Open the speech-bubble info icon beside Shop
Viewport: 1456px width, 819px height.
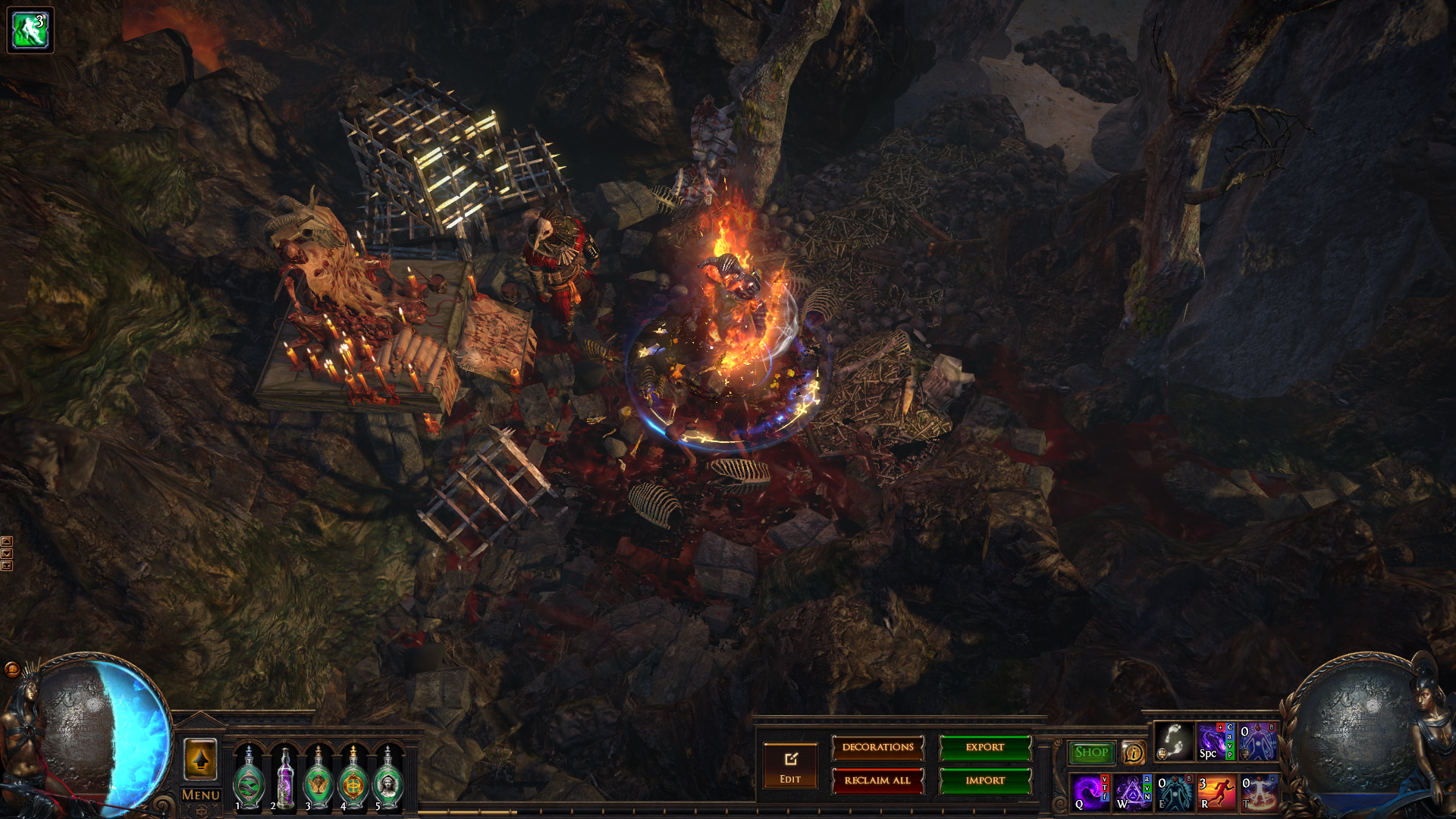tap(1133, 753)
